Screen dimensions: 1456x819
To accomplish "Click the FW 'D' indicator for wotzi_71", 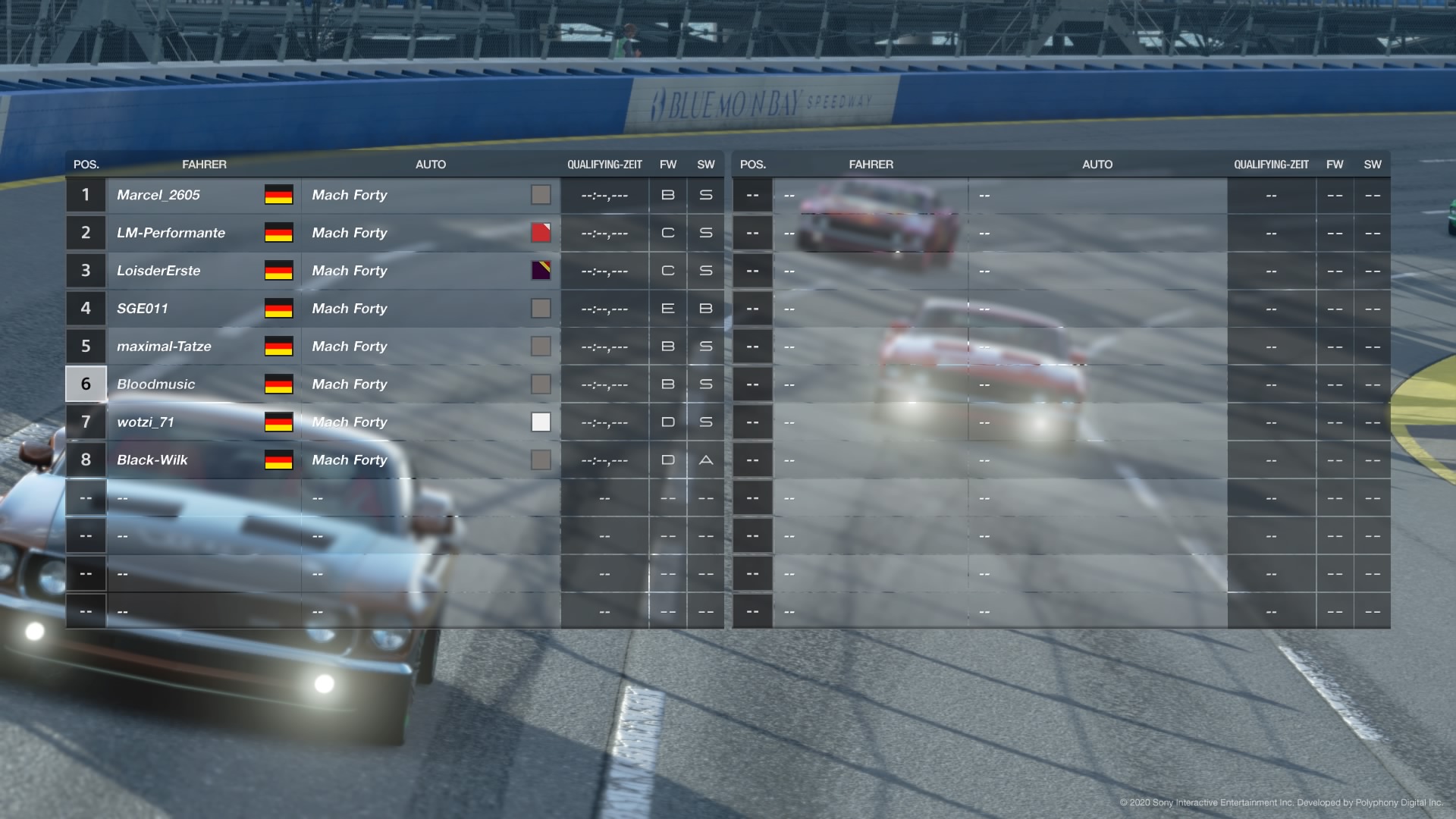I will coord(668,422).
